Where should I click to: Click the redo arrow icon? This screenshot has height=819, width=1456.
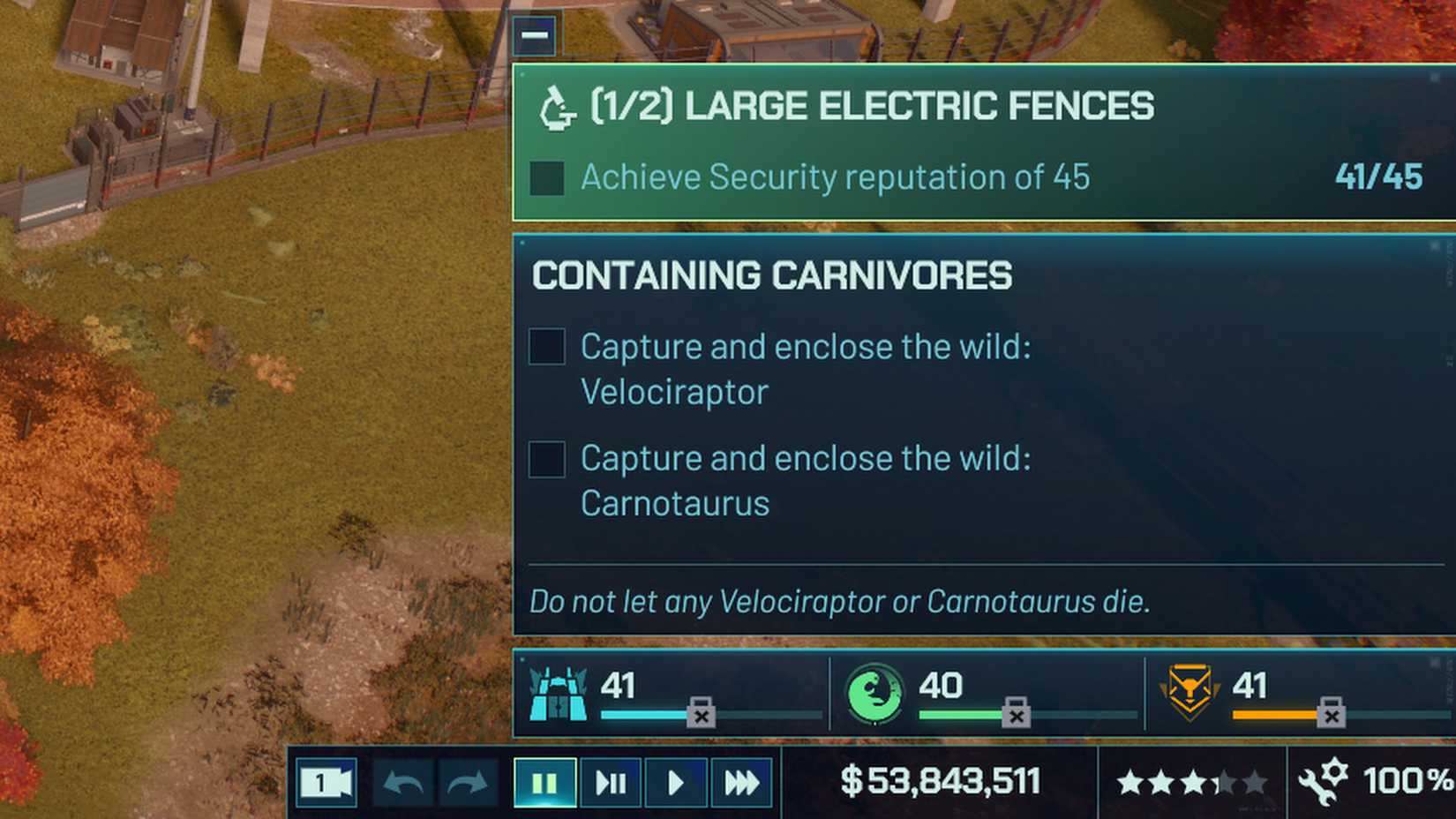[466, 782]
